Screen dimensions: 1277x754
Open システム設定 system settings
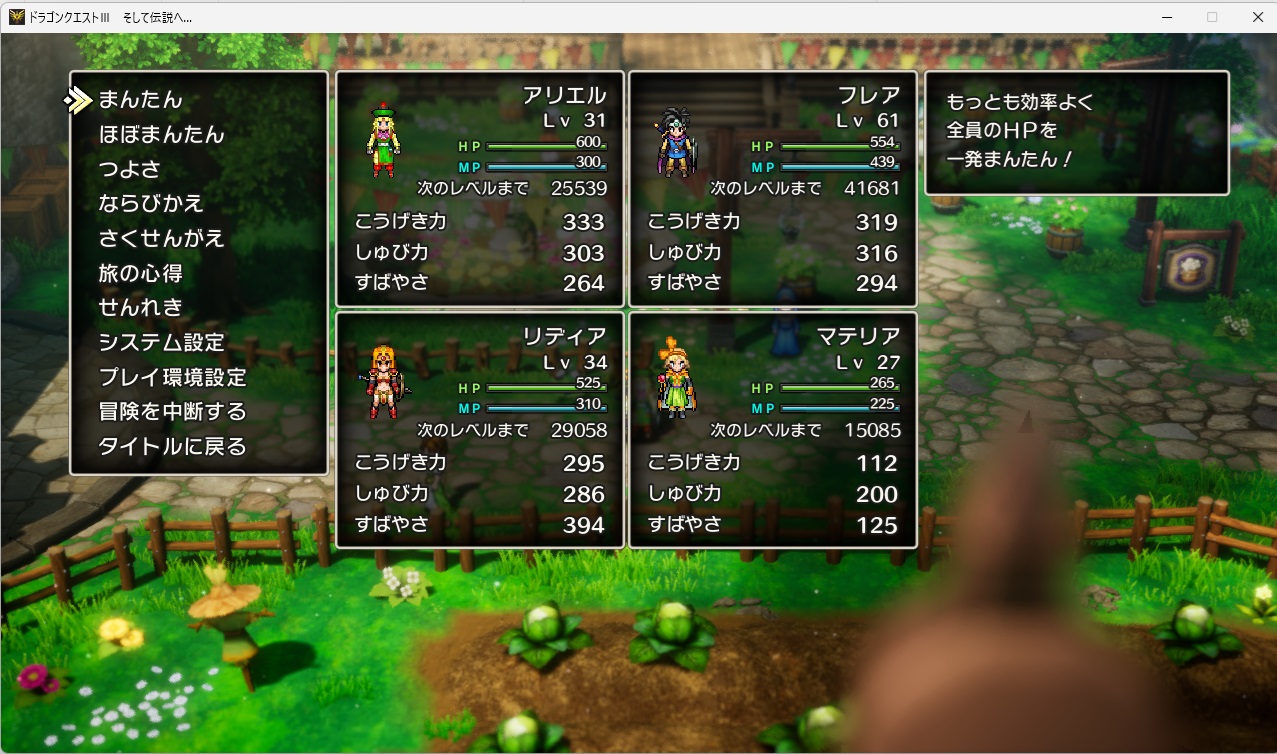161,342
